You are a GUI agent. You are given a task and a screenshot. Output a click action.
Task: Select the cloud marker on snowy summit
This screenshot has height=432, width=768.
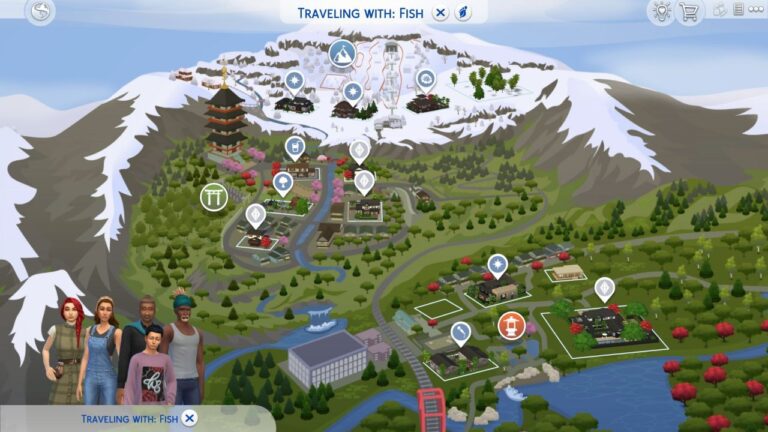pyautogui.click(x=425, y=78)
